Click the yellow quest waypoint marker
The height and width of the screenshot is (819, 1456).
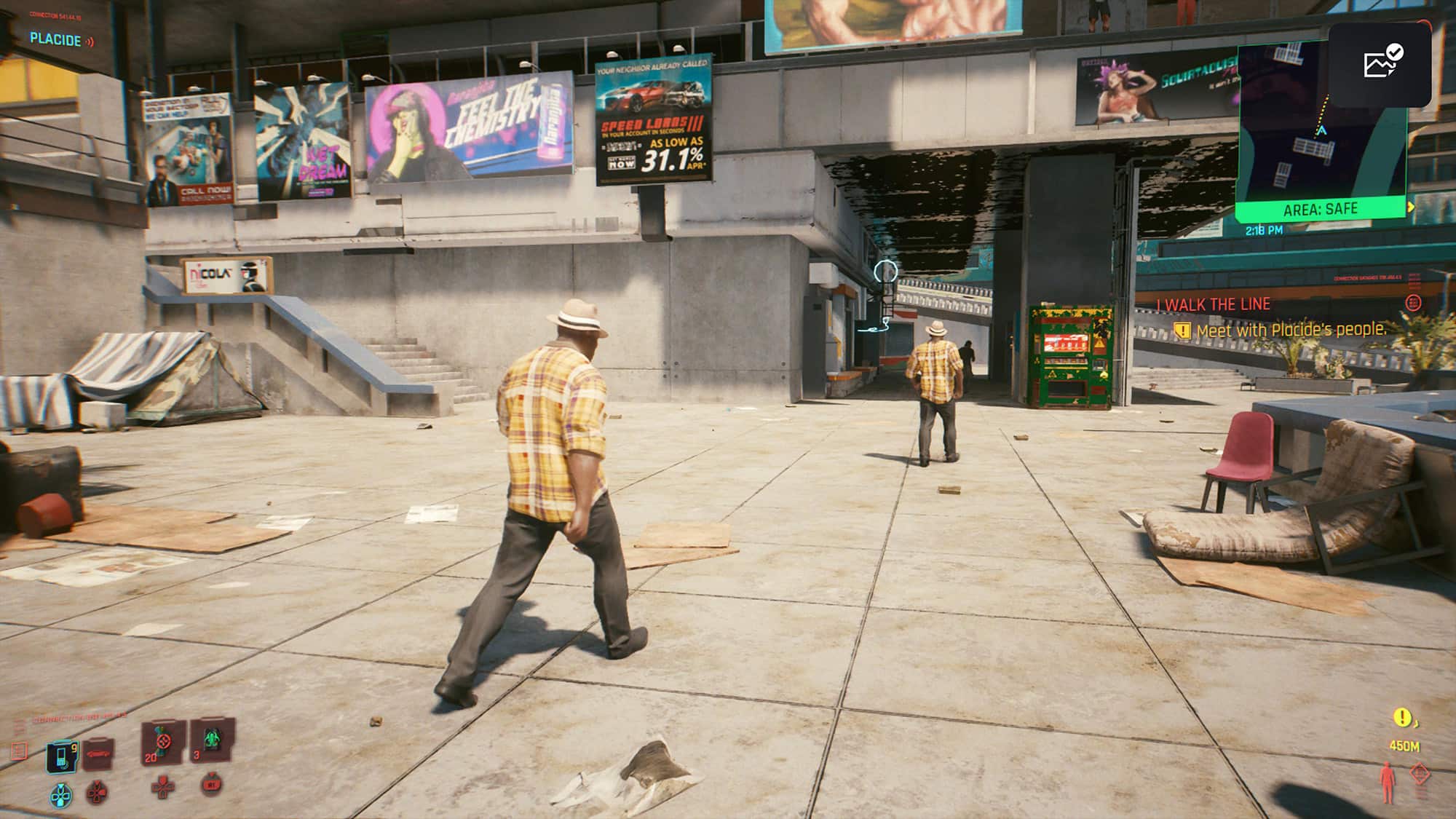[x=1402, y=718]
